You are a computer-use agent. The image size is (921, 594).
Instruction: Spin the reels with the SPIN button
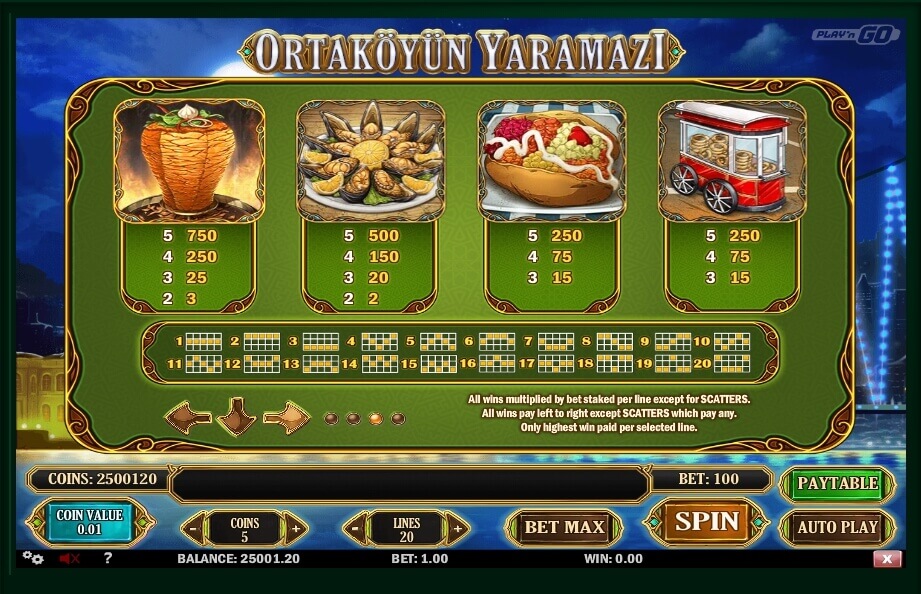click(x=706, y=522)
